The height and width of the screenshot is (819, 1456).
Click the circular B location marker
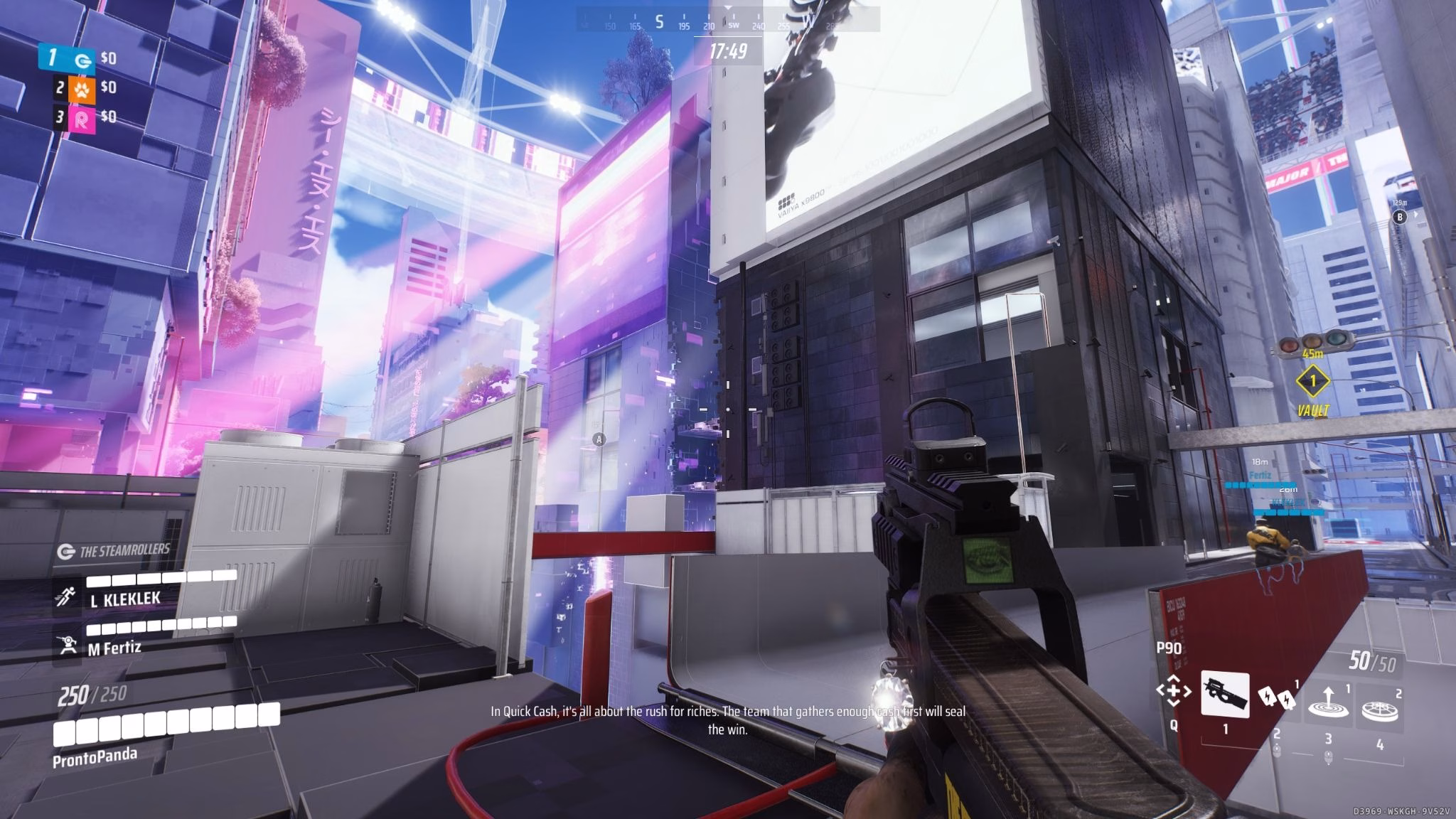click(1400, 217)
